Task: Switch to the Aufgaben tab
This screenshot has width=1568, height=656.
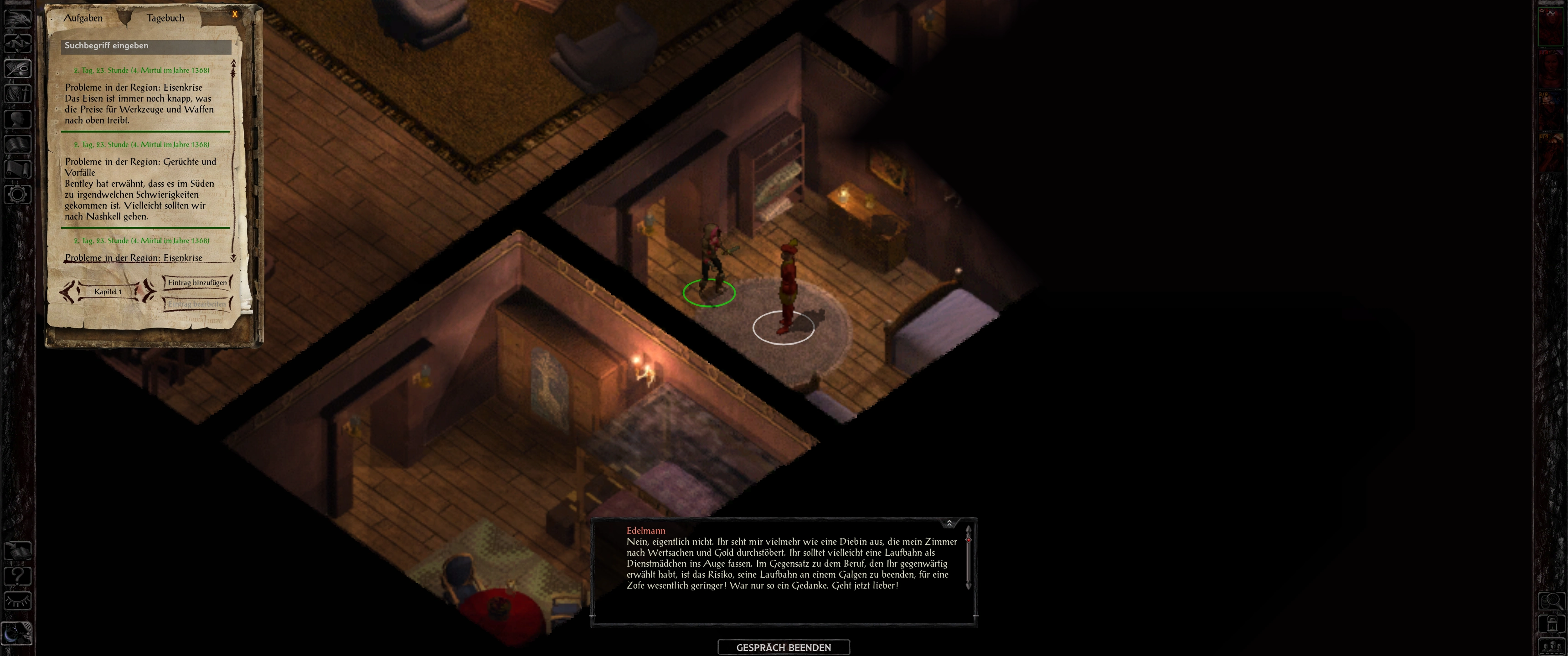Action: [x=83, y=18]
